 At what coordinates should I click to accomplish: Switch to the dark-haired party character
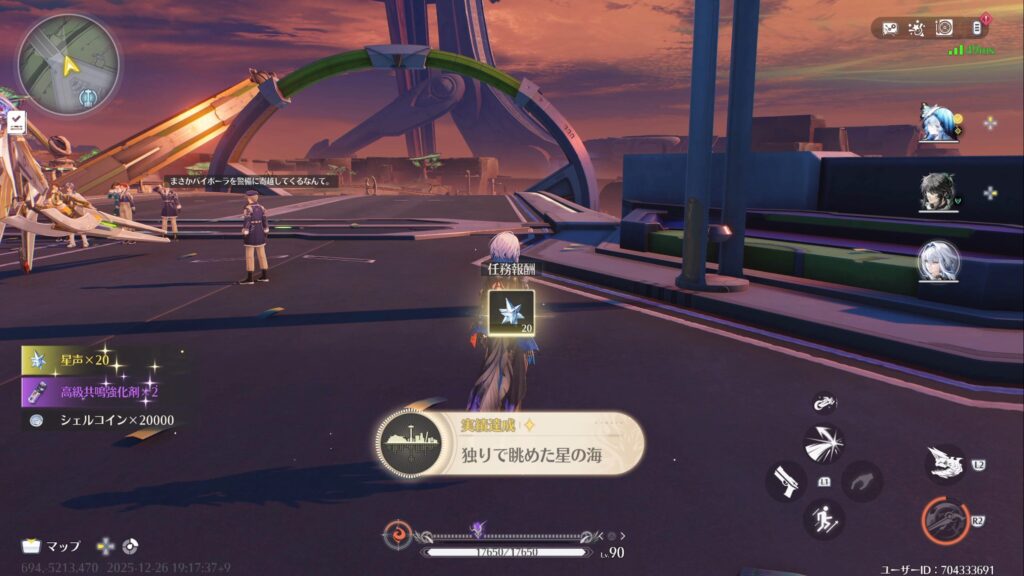coord(939,192)
